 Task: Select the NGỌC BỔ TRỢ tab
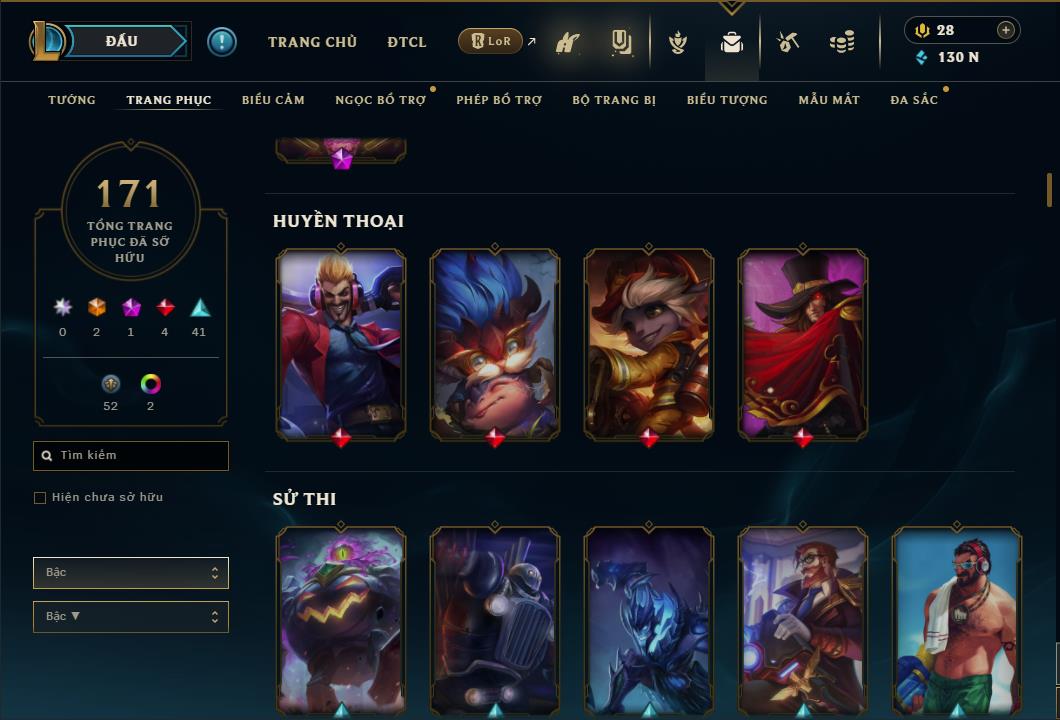pyautogui.click(x=380, y=100)
